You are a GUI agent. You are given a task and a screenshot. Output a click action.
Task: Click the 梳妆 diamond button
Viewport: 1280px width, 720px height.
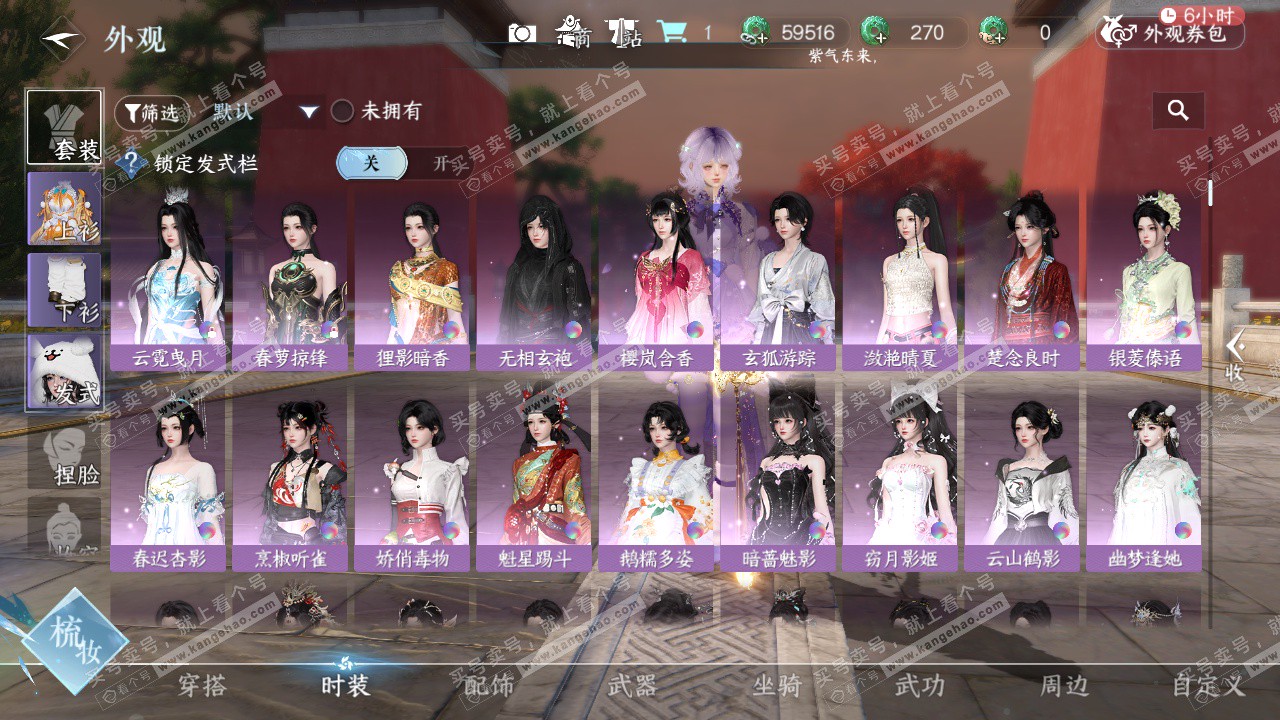[74, 640]
